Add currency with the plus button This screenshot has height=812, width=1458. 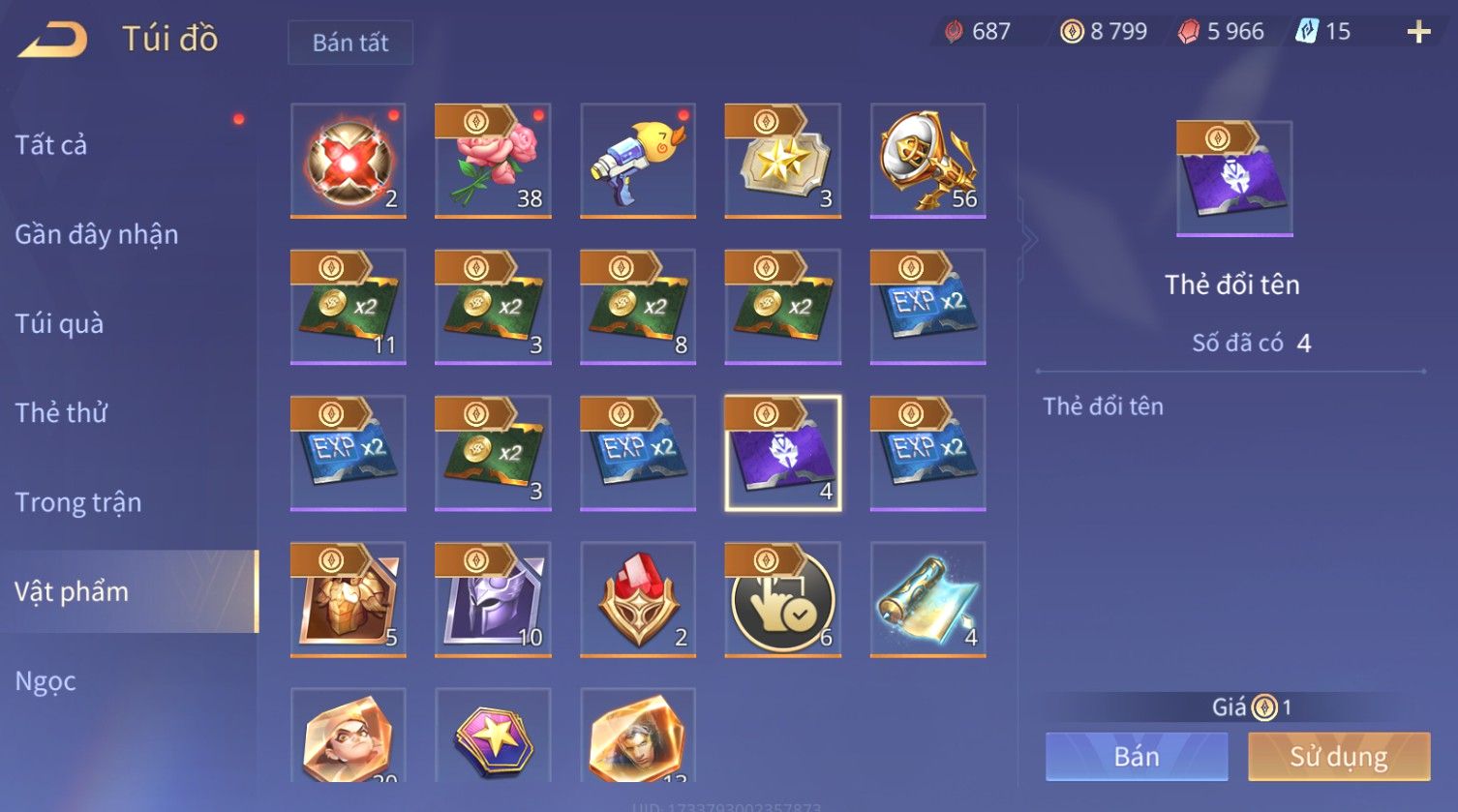point(1418,32)
